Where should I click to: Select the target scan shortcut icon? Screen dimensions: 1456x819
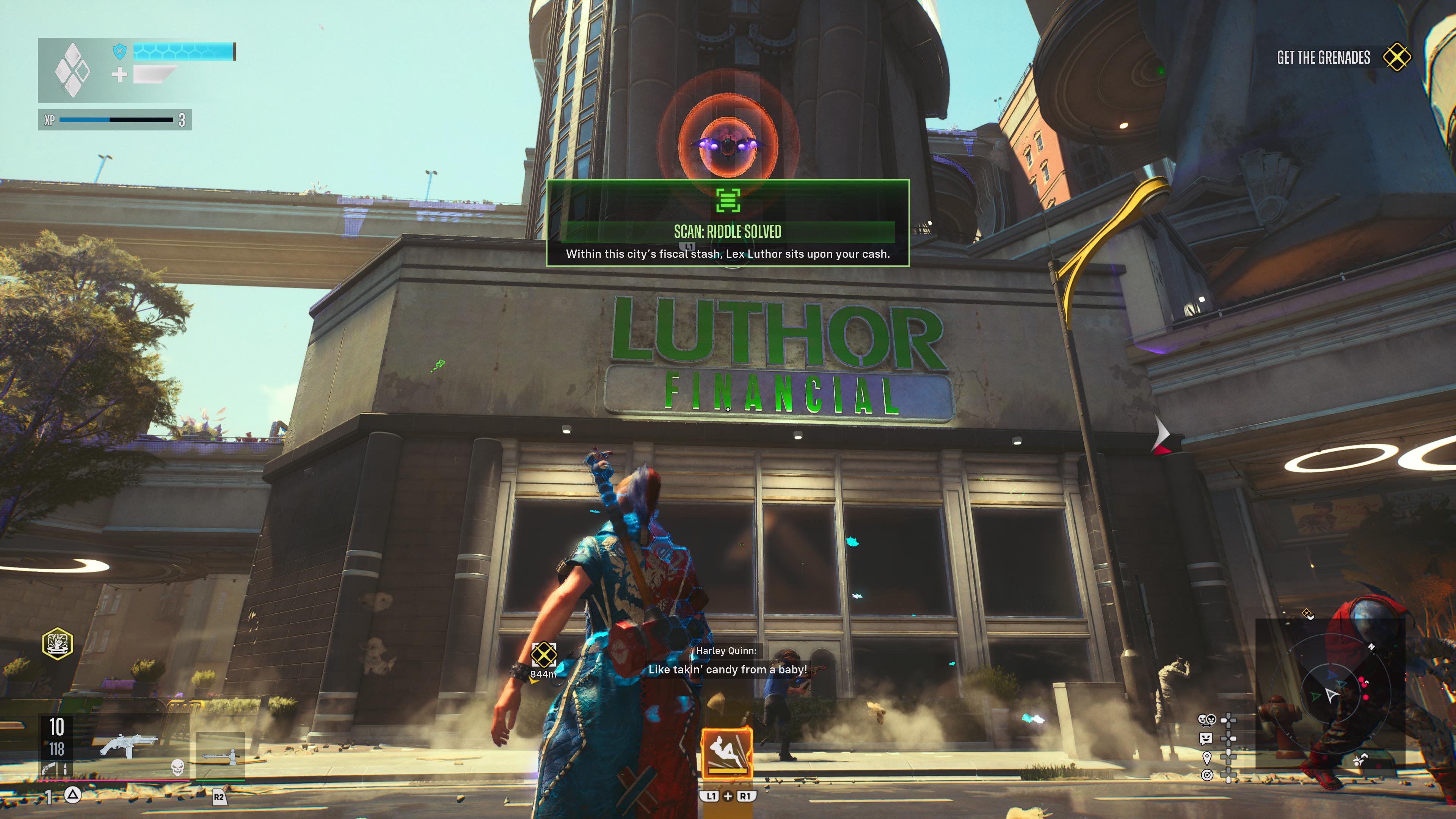(x=1207, y=775)
